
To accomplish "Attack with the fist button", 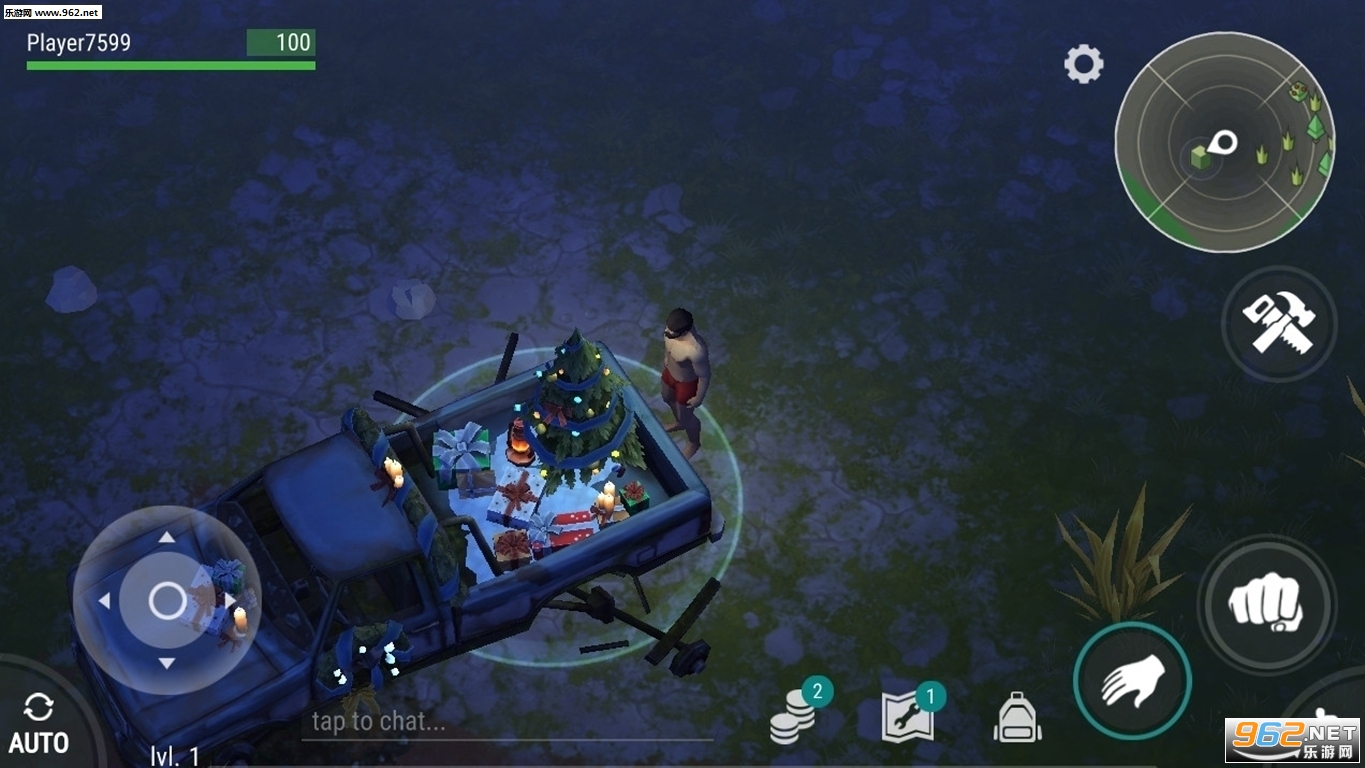I will pos(1266,604).
